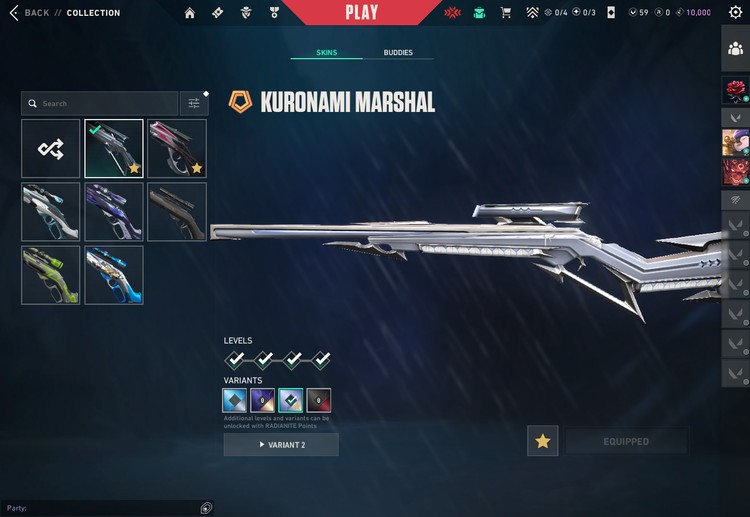Viewport: 750px width, 517px height.
Task: Pick the pink and black Marshal skin
Action: [177, 149]
